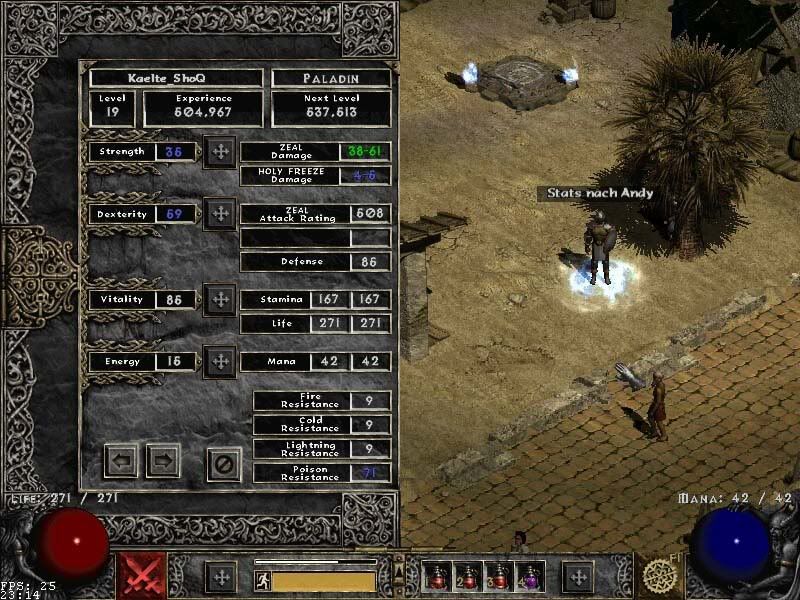Raise Energy using its plus button

pos(219,361)
